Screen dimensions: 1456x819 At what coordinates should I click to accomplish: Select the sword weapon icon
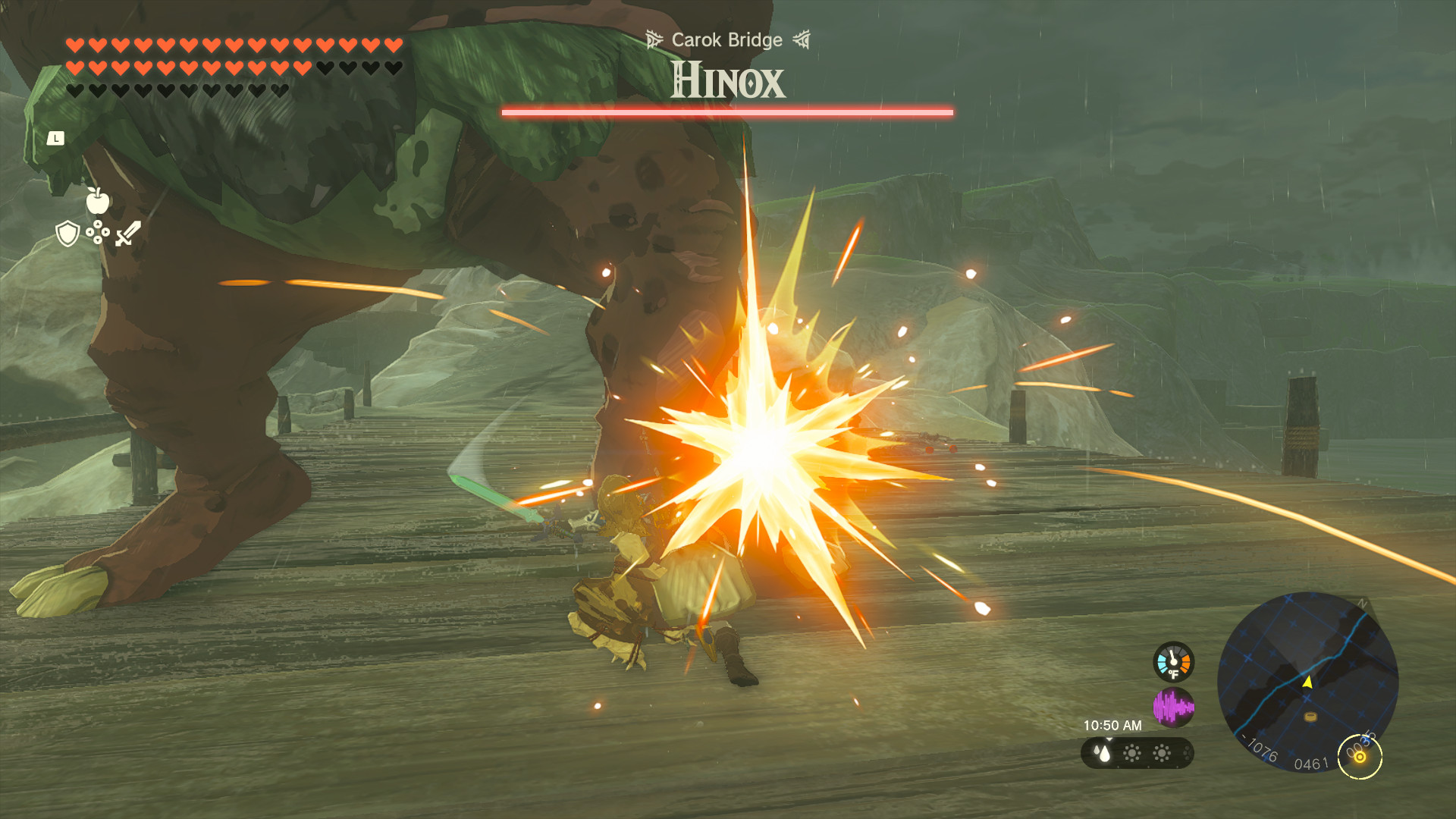pos(129,233)
